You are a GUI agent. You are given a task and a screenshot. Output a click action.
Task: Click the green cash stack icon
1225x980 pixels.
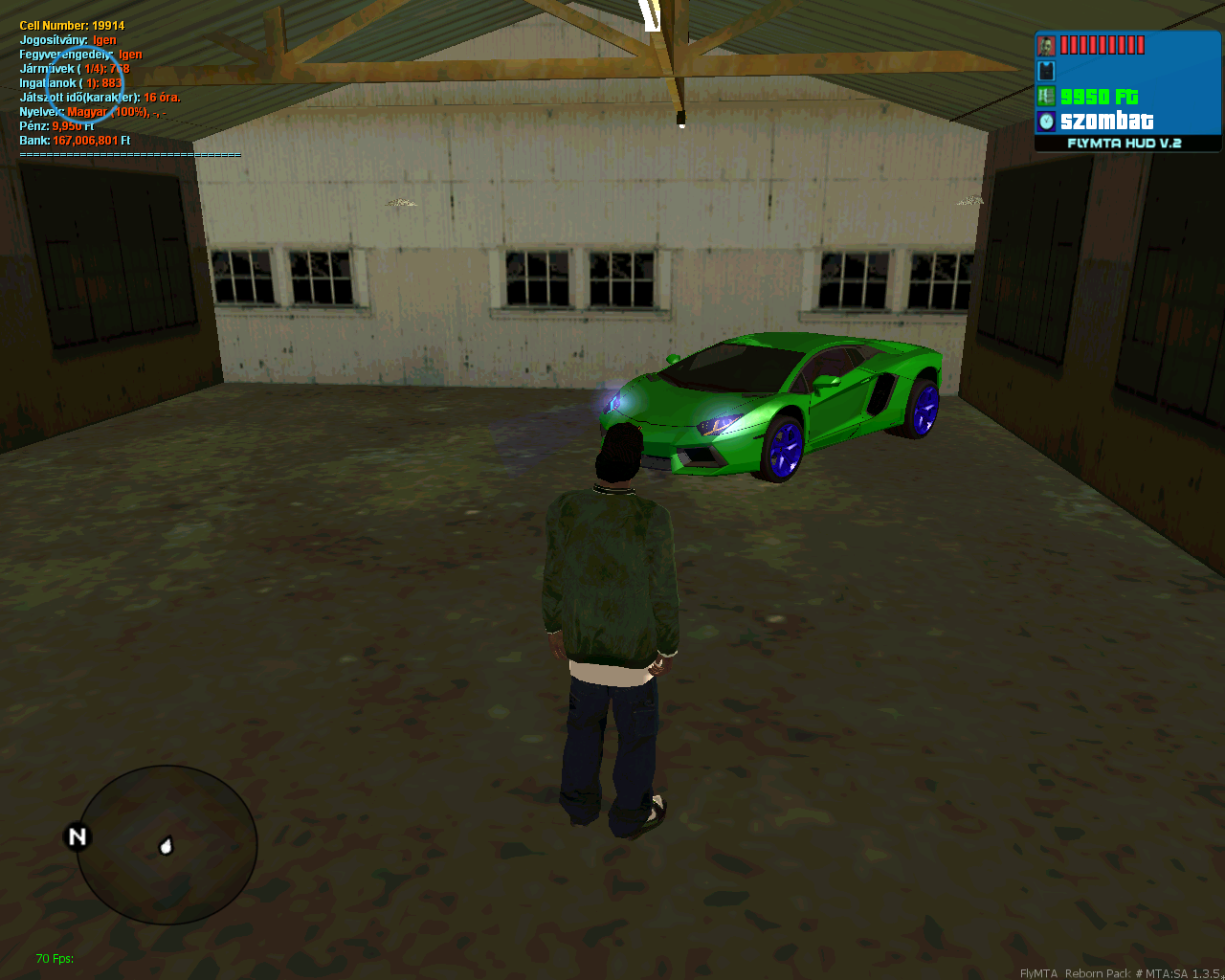(x=1046, y=96)
